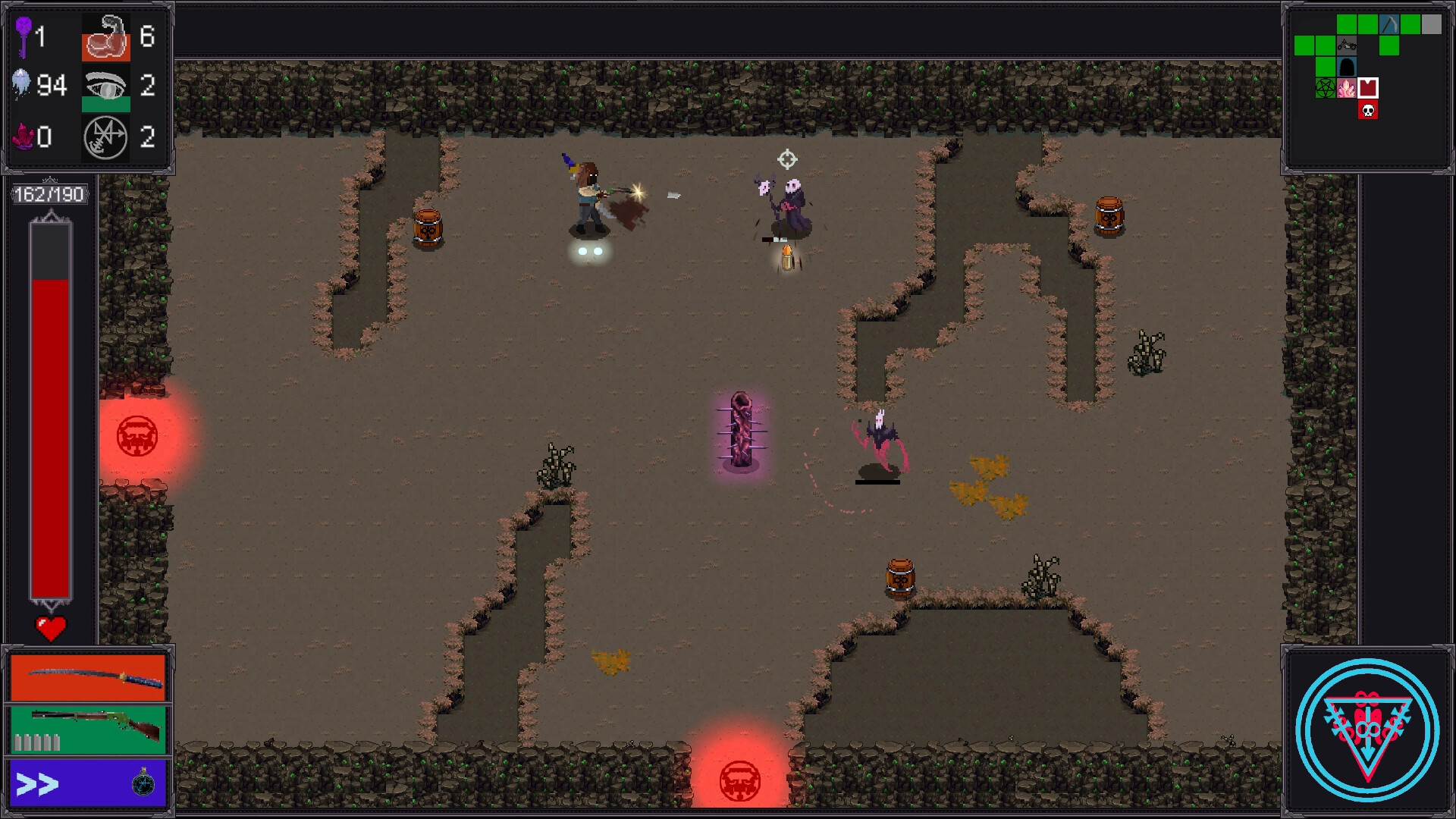1456x819 pixels.
Task: Switch to the rifle weapon slot
Action: pyautogui.click(x=88, y=730)
